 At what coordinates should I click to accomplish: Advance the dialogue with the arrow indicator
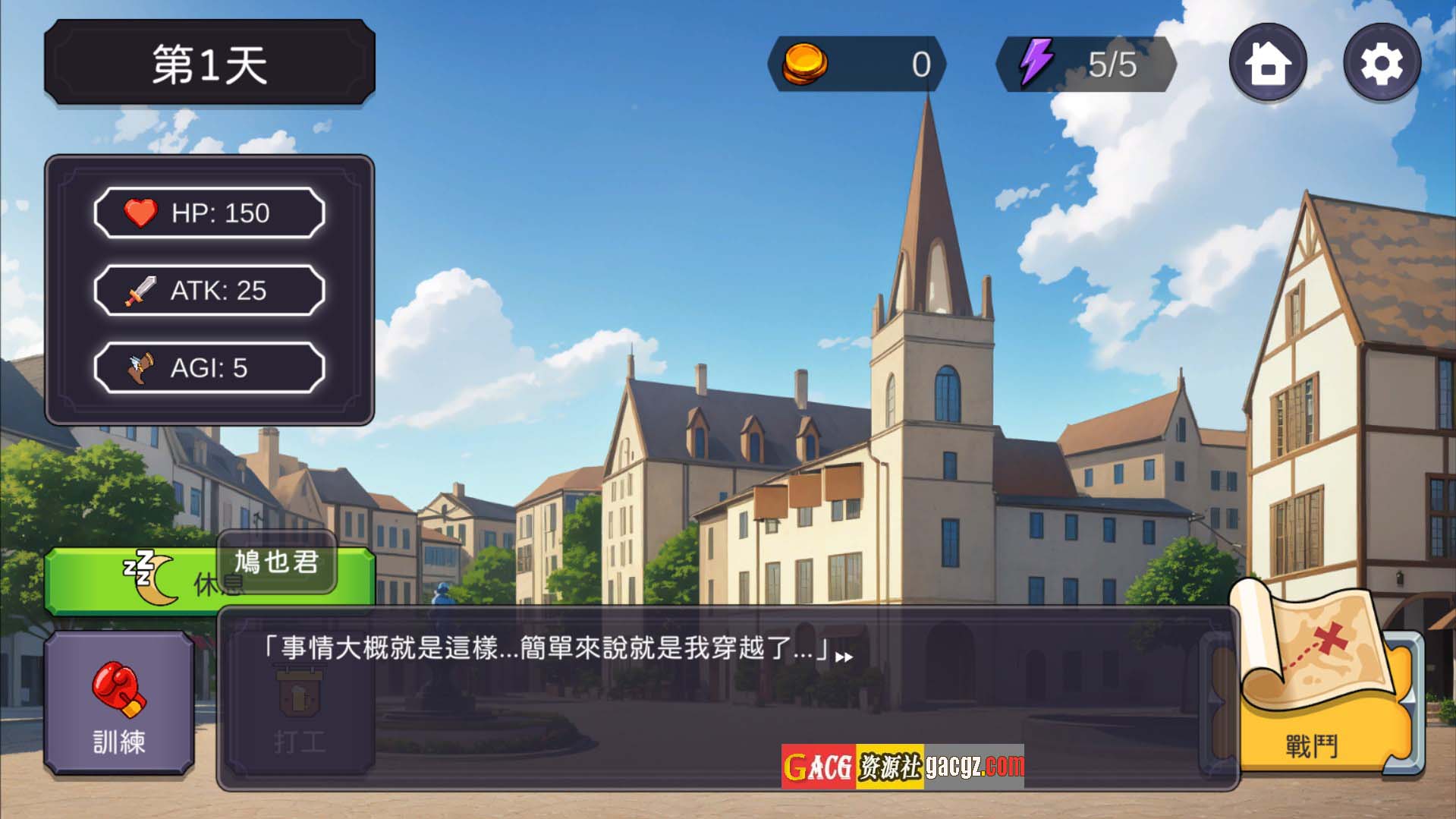844,657
